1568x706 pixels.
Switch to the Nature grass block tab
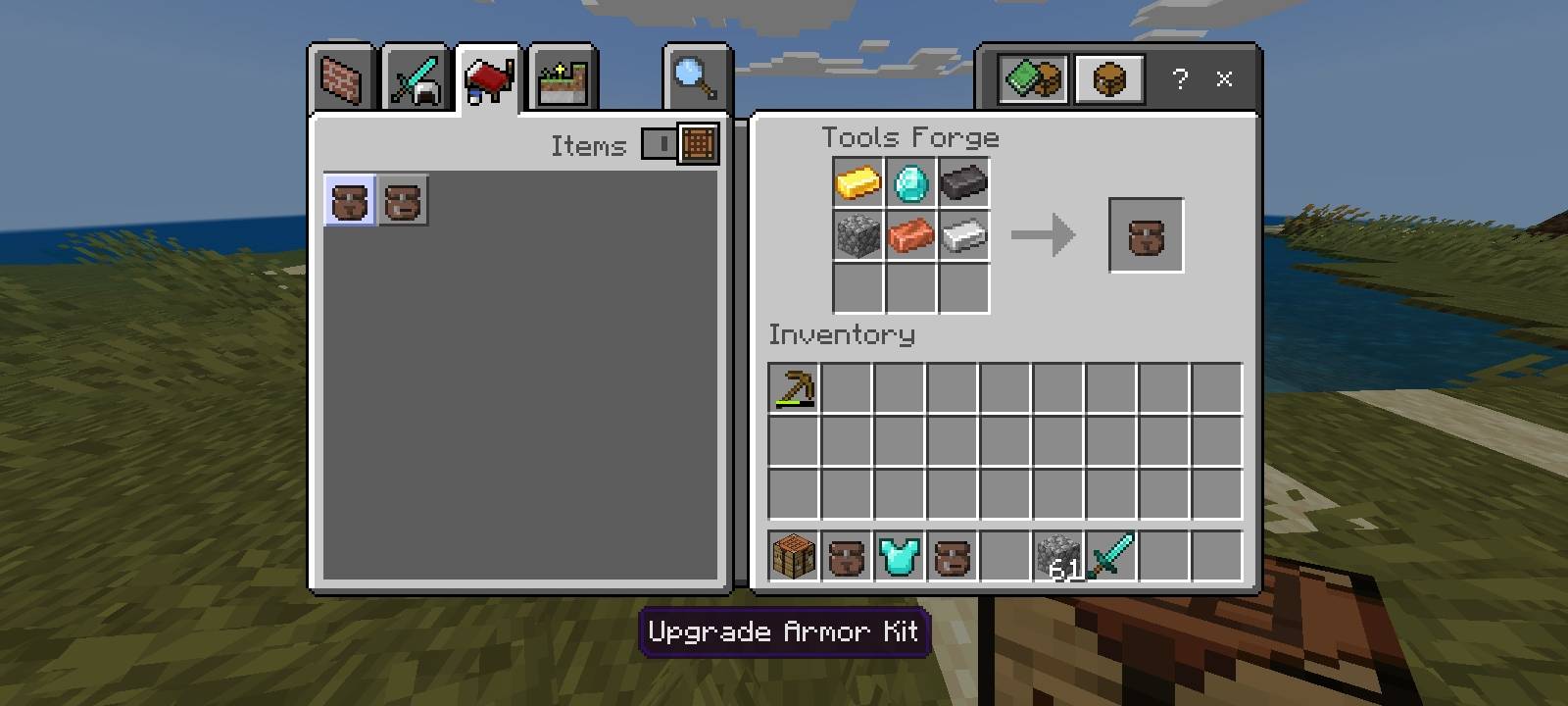562,79
